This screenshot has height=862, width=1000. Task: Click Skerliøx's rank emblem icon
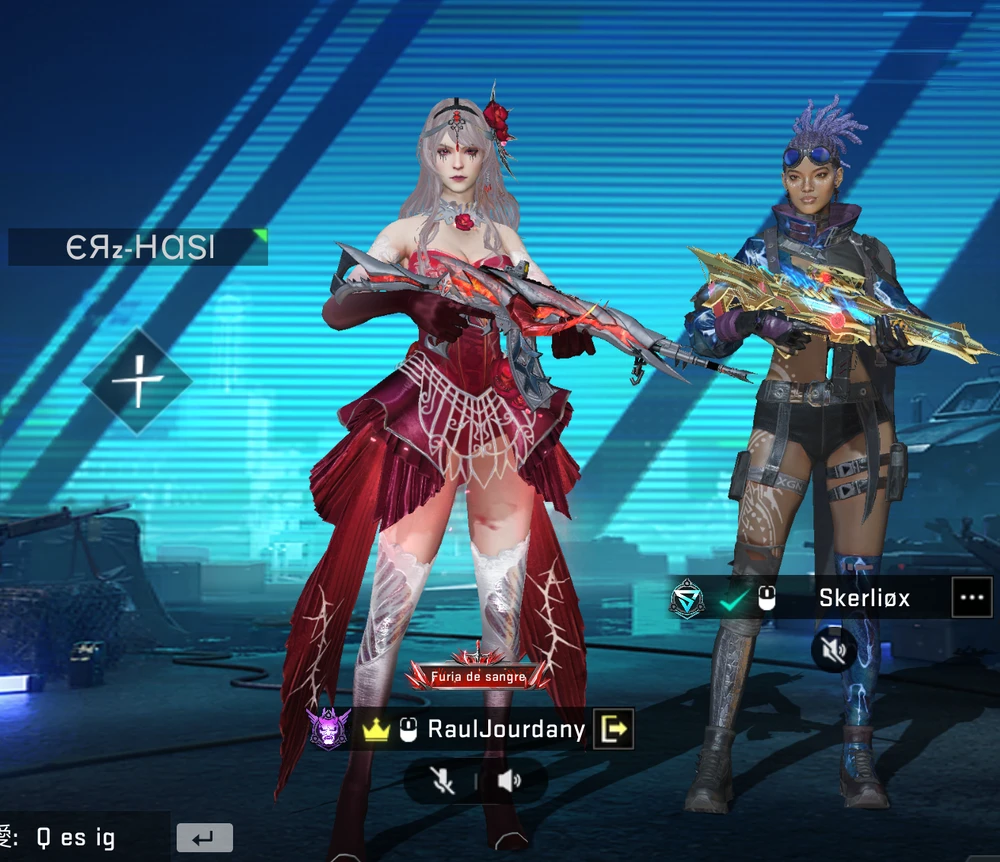coord(687,598)
